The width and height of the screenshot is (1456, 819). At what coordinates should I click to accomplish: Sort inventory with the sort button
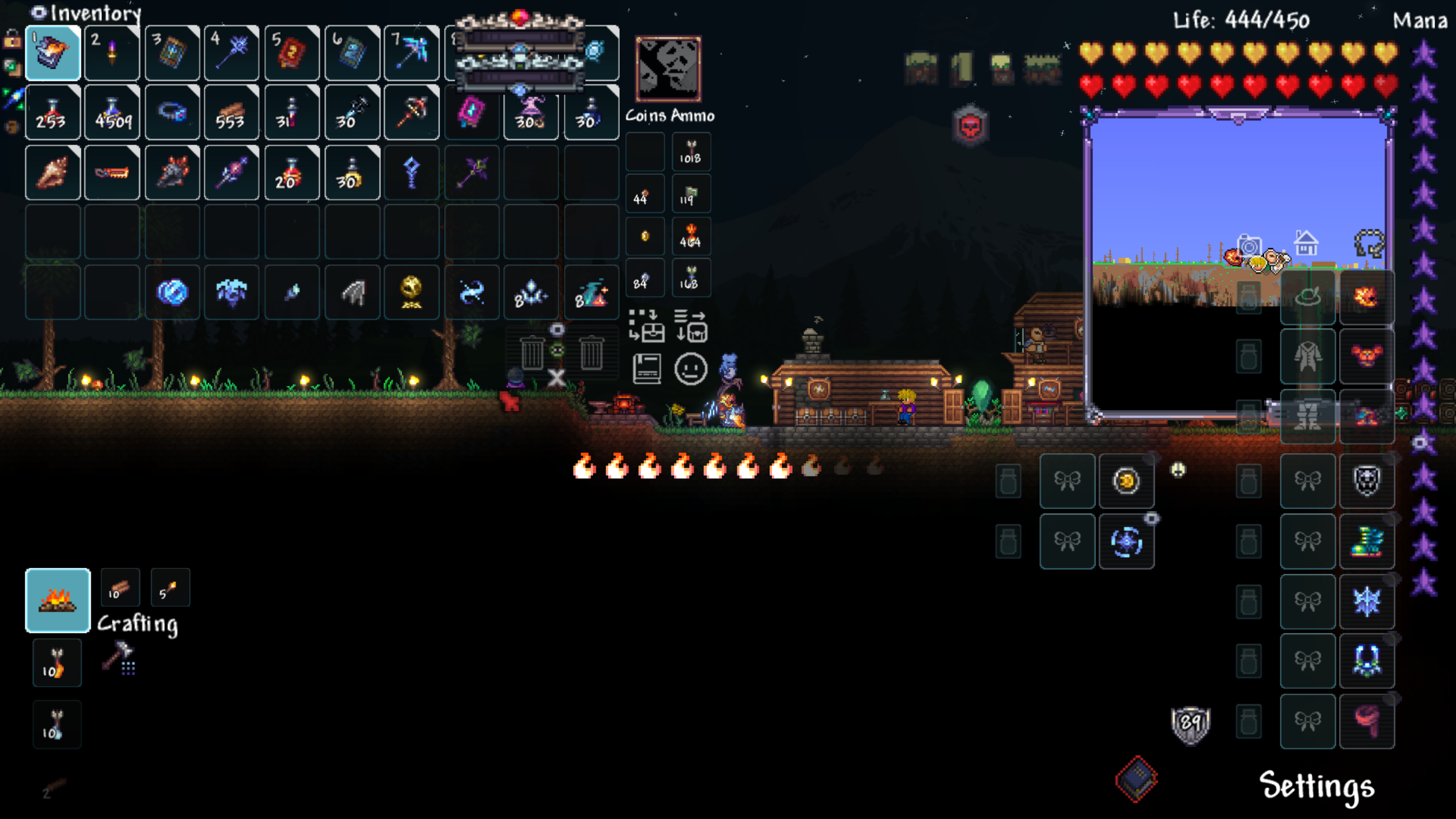click(x=690, y=326)
